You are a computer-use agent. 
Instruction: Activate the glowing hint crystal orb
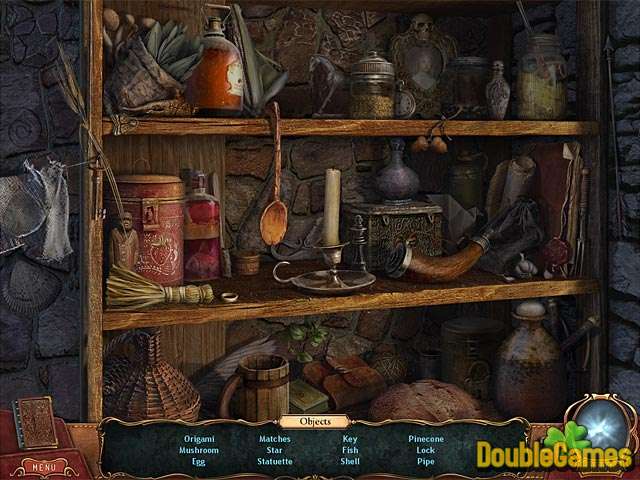(601, 421)
